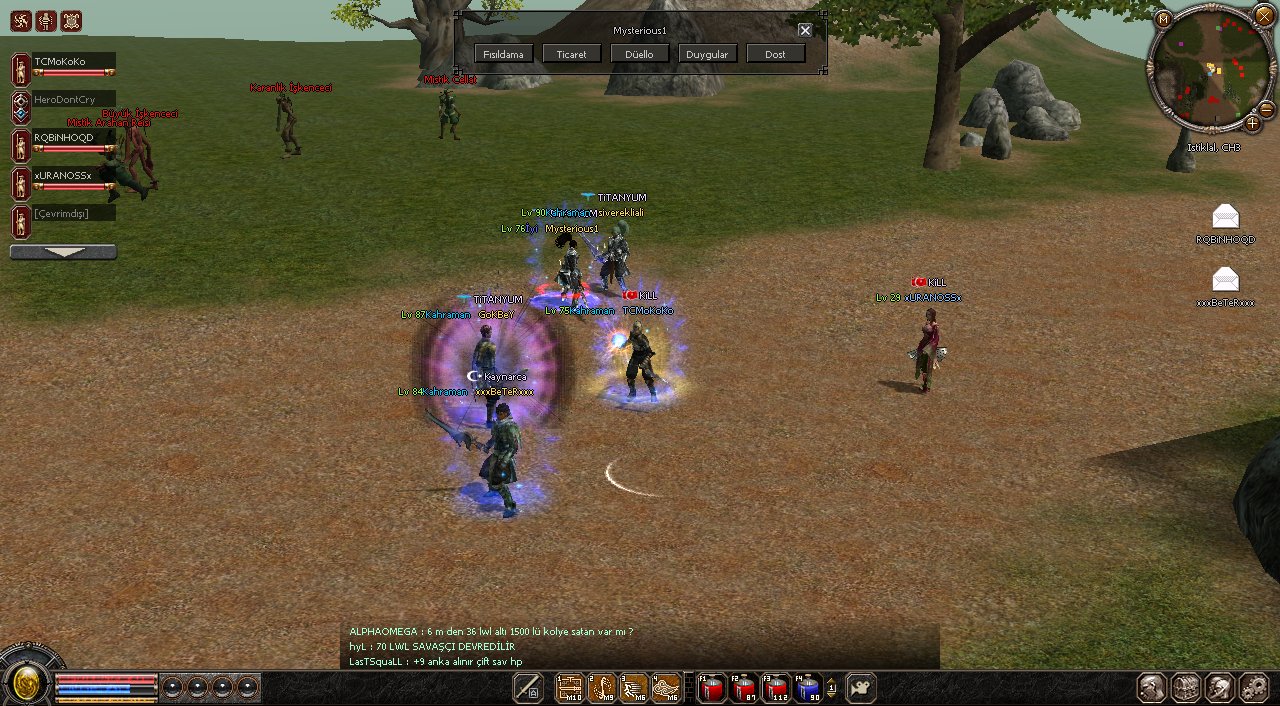This screenshot has height=706, width=1280.
Task: Open the settings gear at the bottom right
Action: (1253, 688)
